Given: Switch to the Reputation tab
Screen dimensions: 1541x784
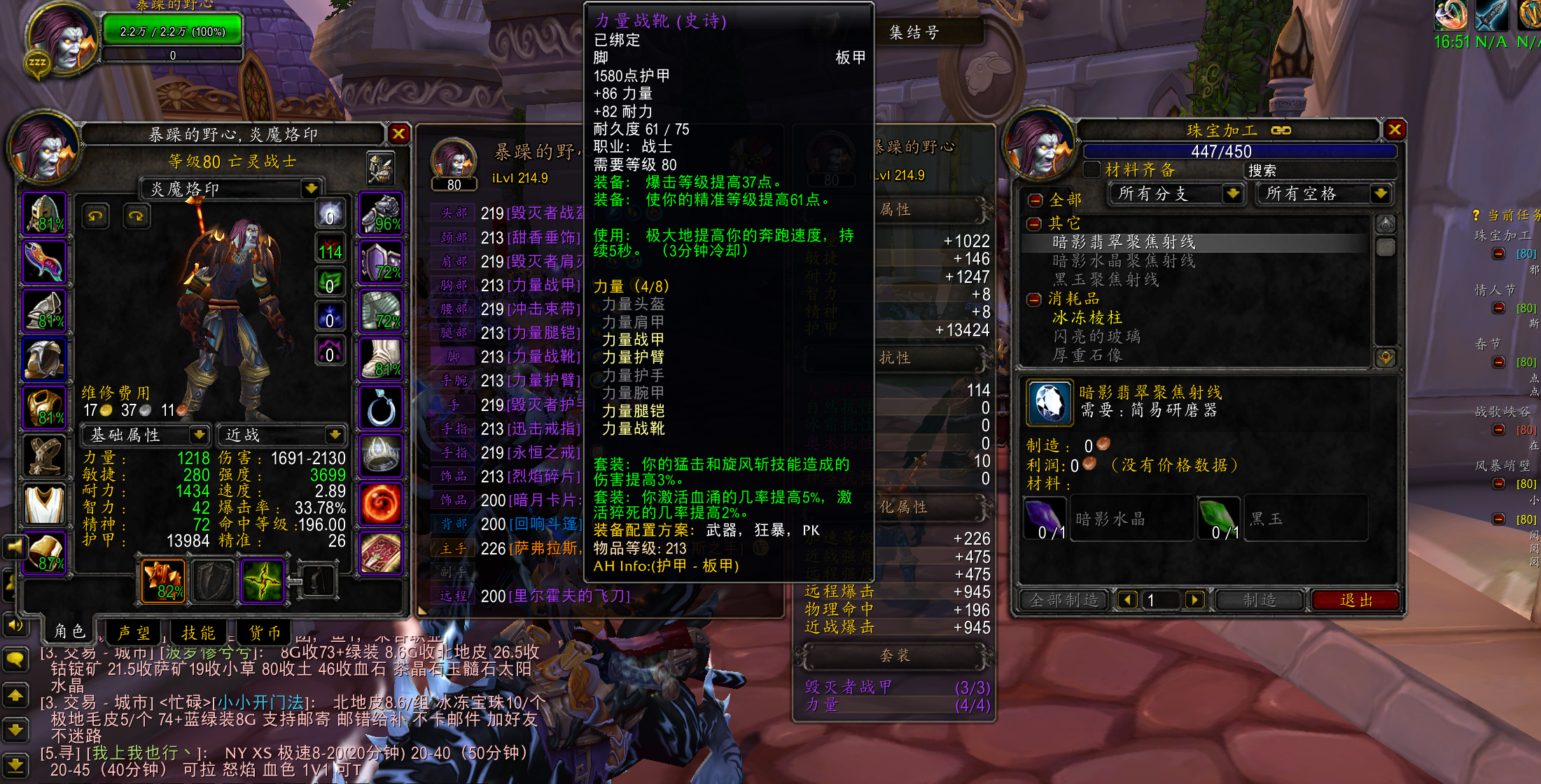Looking at the screenshot, I should pos(133,633).
